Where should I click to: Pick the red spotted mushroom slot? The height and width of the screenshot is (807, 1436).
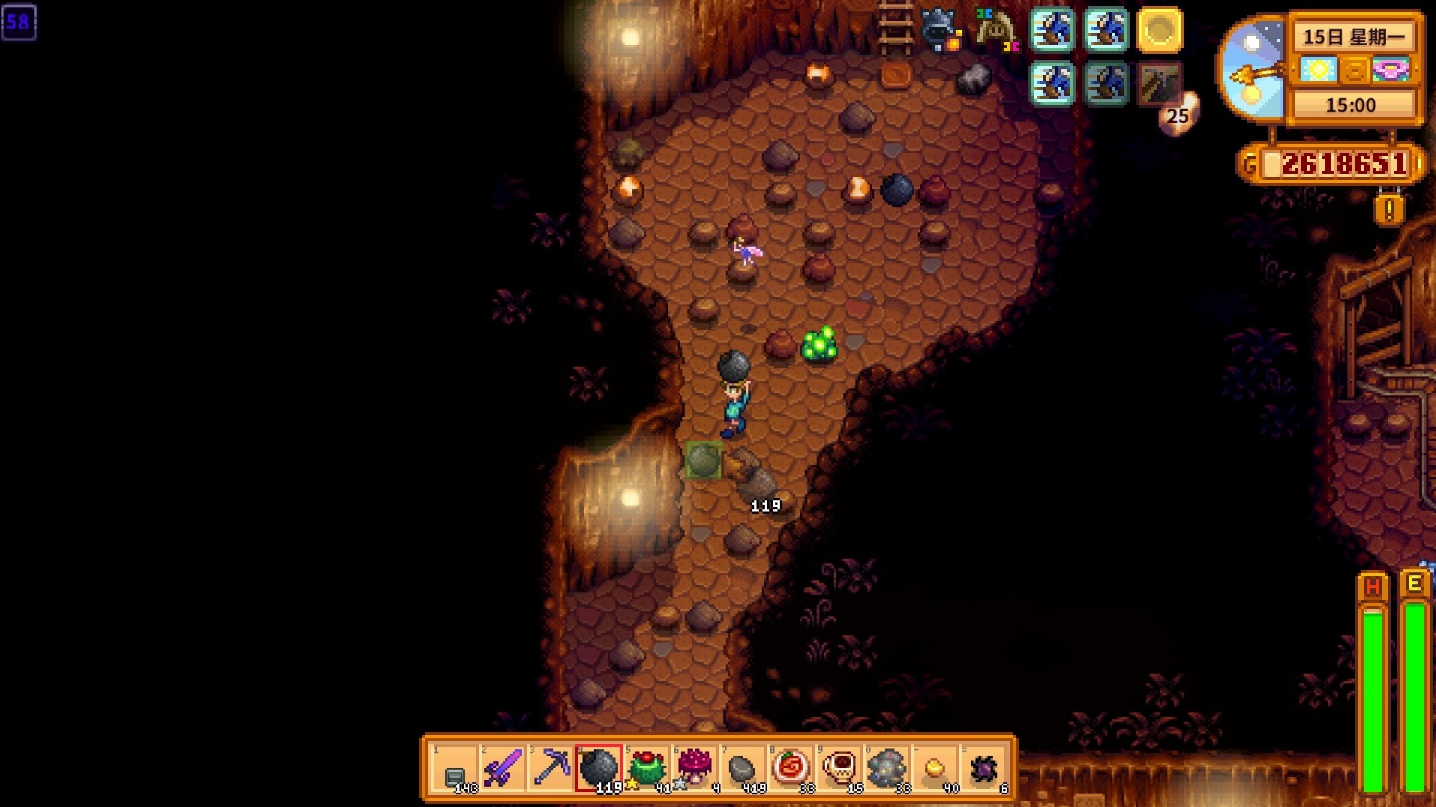pyautogui.click(x=695, y=768)
